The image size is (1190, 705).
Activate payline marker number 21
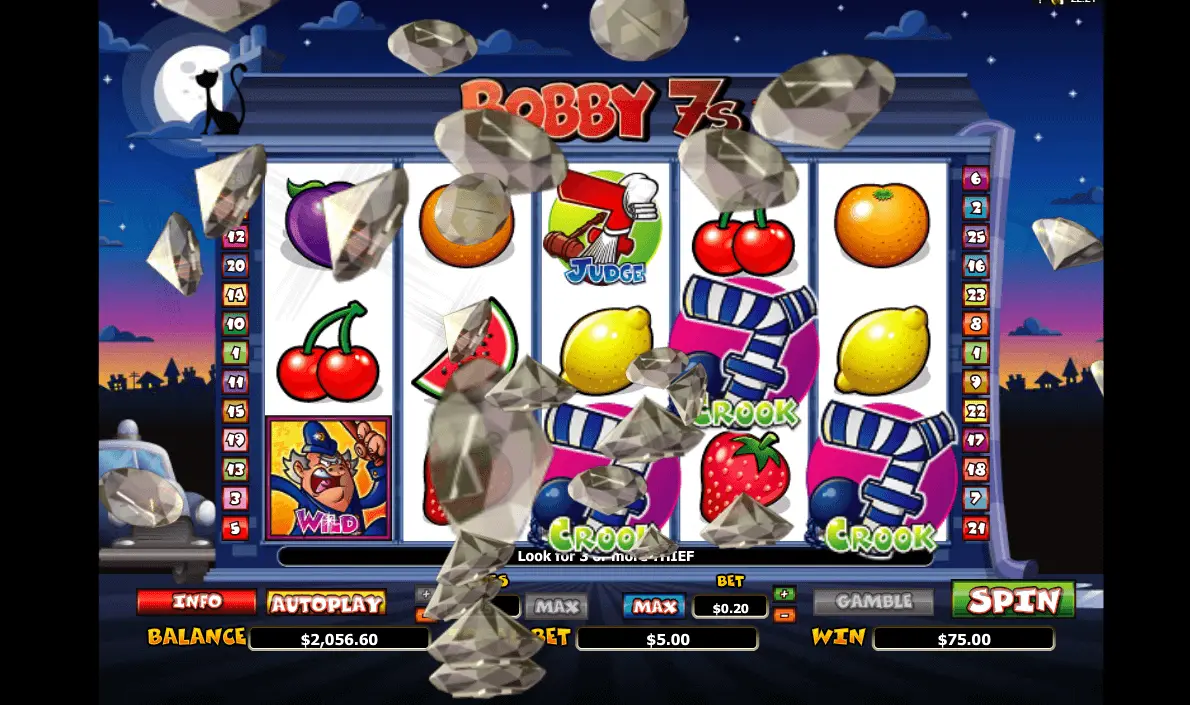pyautogui.click(x=975, y=528)
